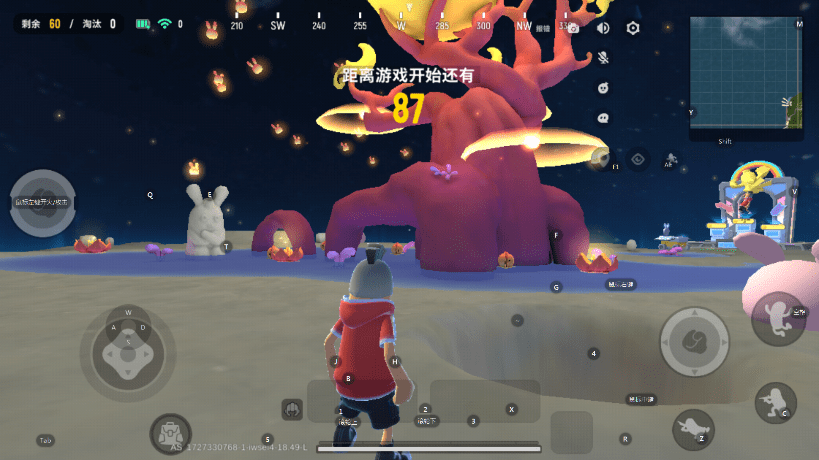Open the chat bubble icon

(603, 117)
